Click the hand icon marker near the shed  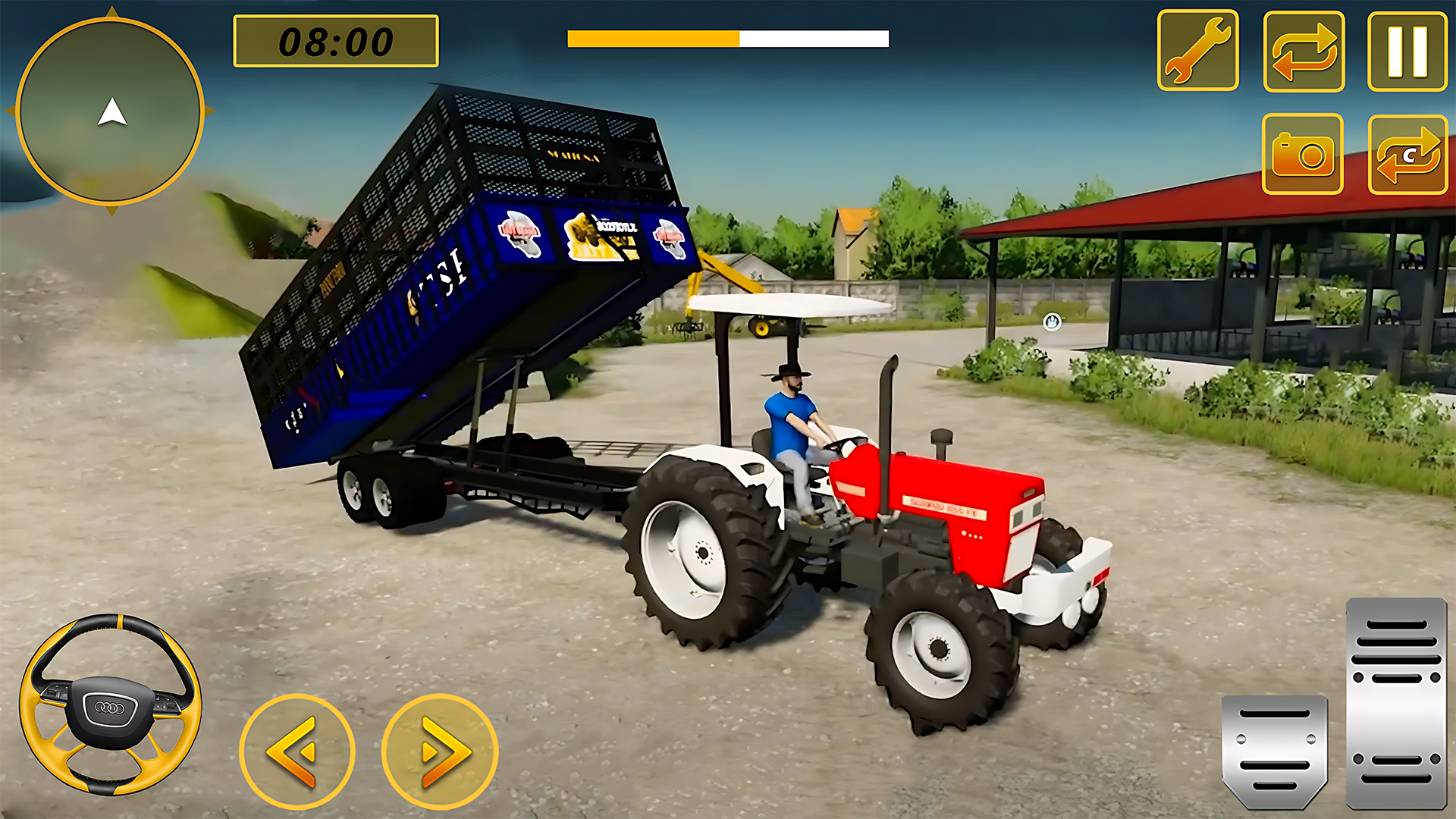pos(1051,322)
